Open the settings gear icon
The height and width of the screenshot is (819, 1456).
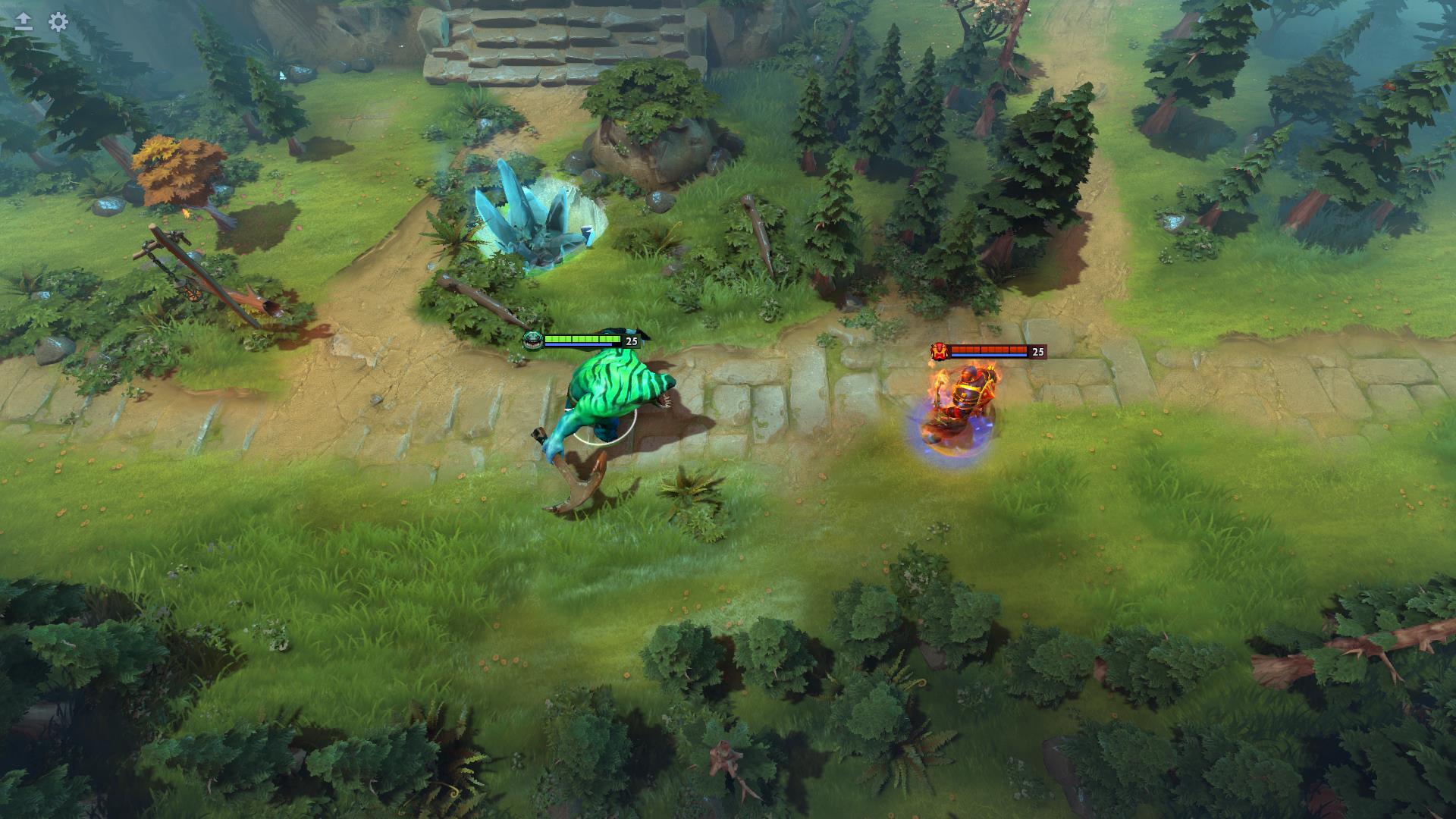click(57, 23)
